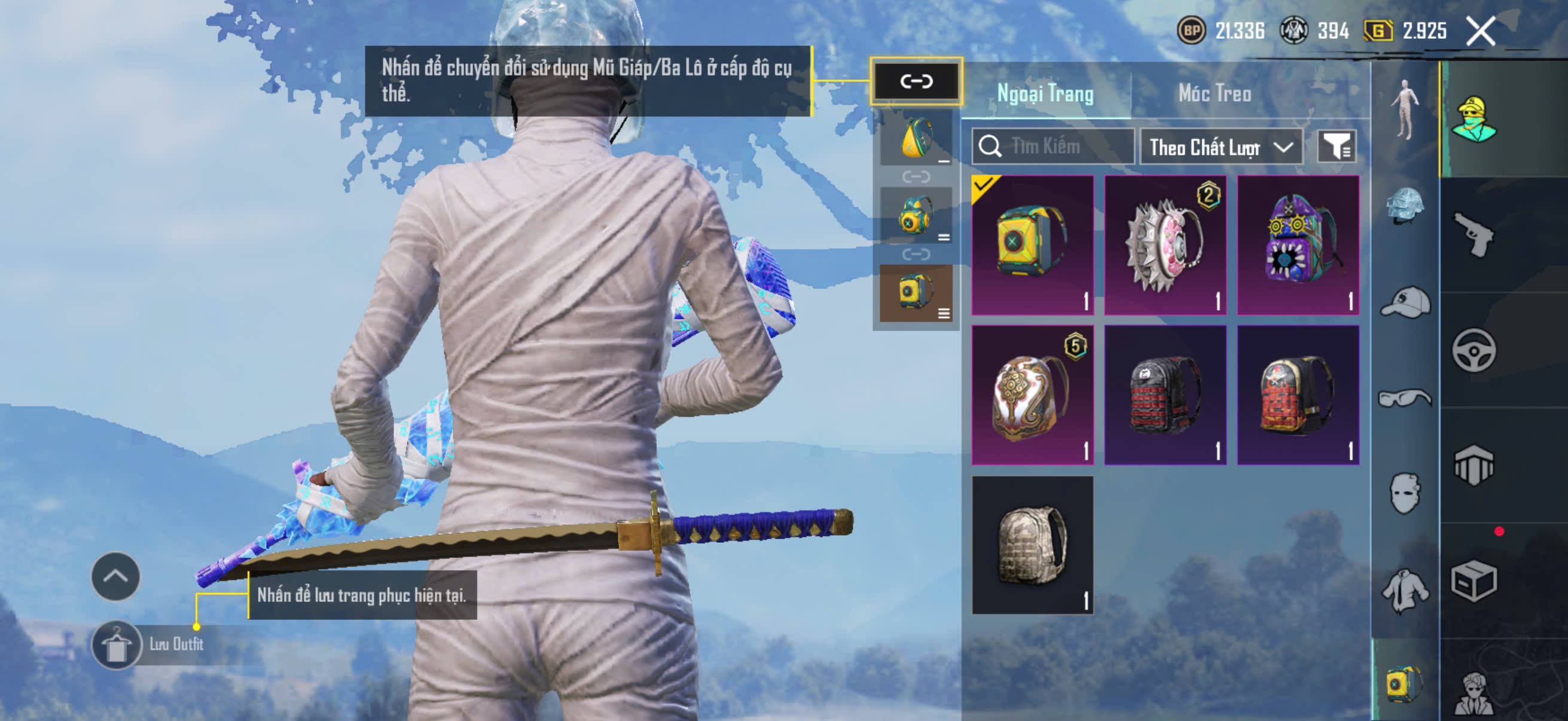The height and width of the screenshot is (721, 1568).
Task: Pick the purple monster-mouth backpack skin
Action: click(x=1298, y=245)
